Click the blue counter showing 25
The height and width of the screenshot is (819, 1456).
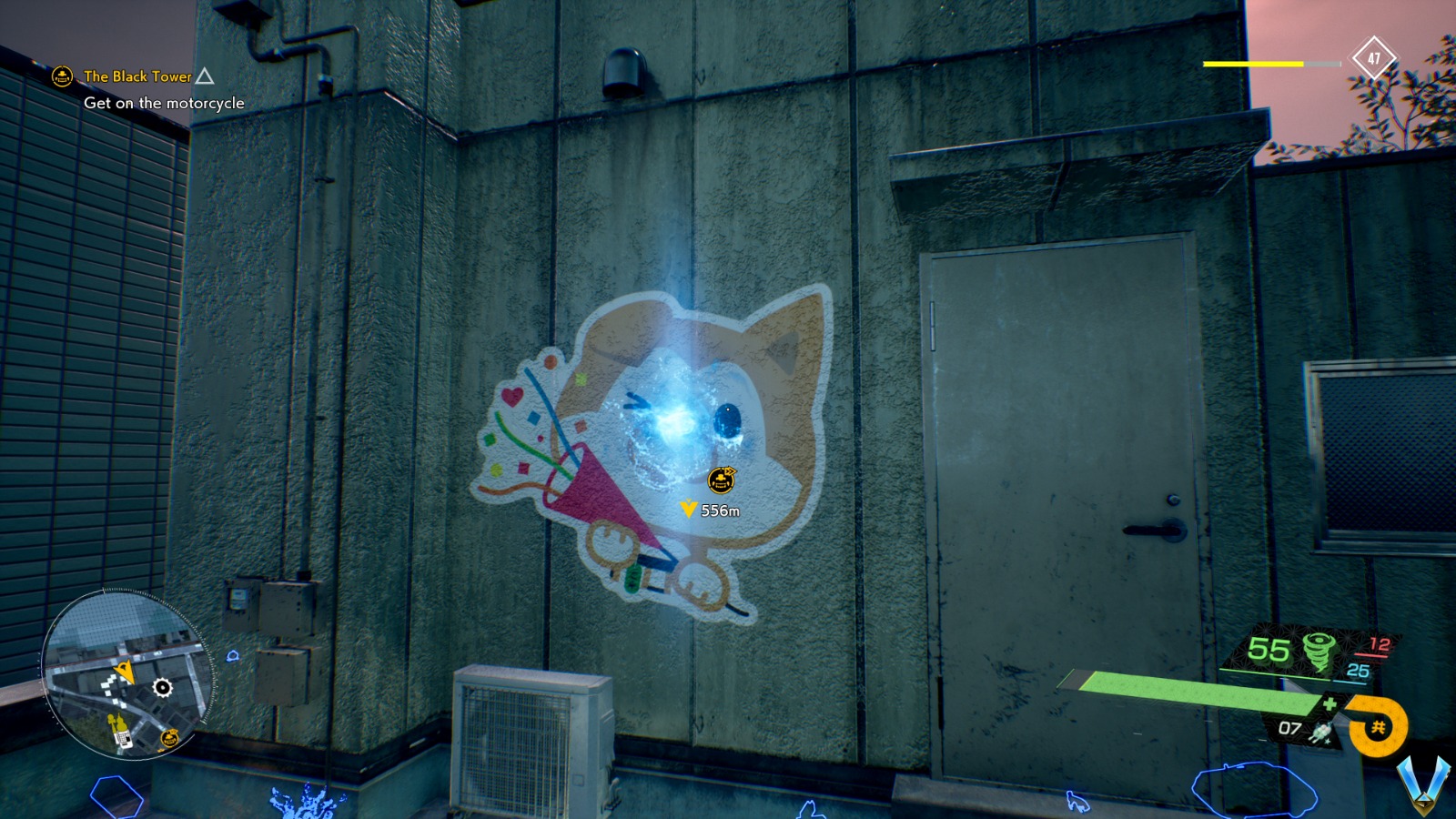pos(1358,671)
